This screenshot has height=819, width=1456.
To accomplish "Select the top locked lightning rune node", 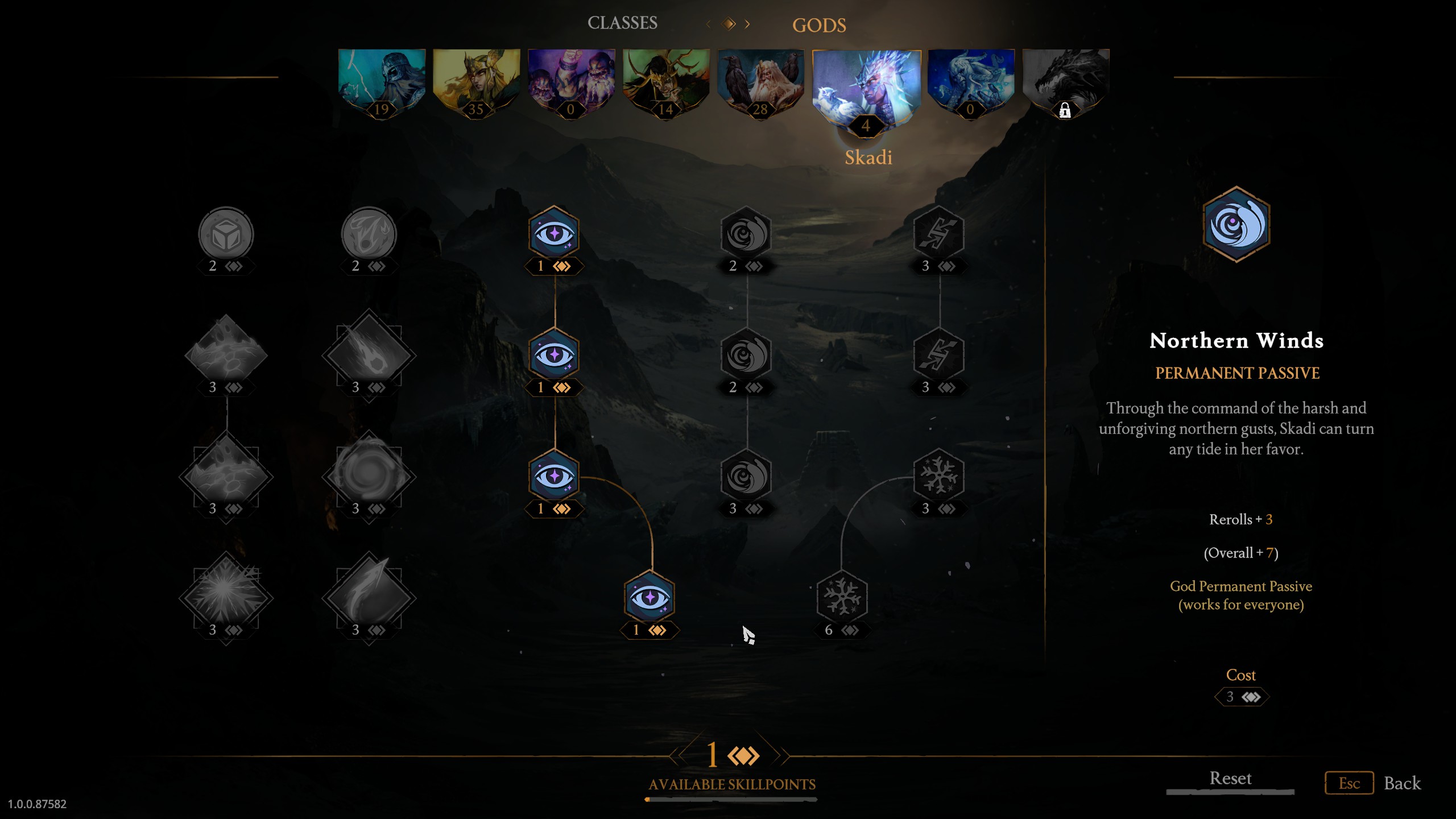I will point(938,234).
